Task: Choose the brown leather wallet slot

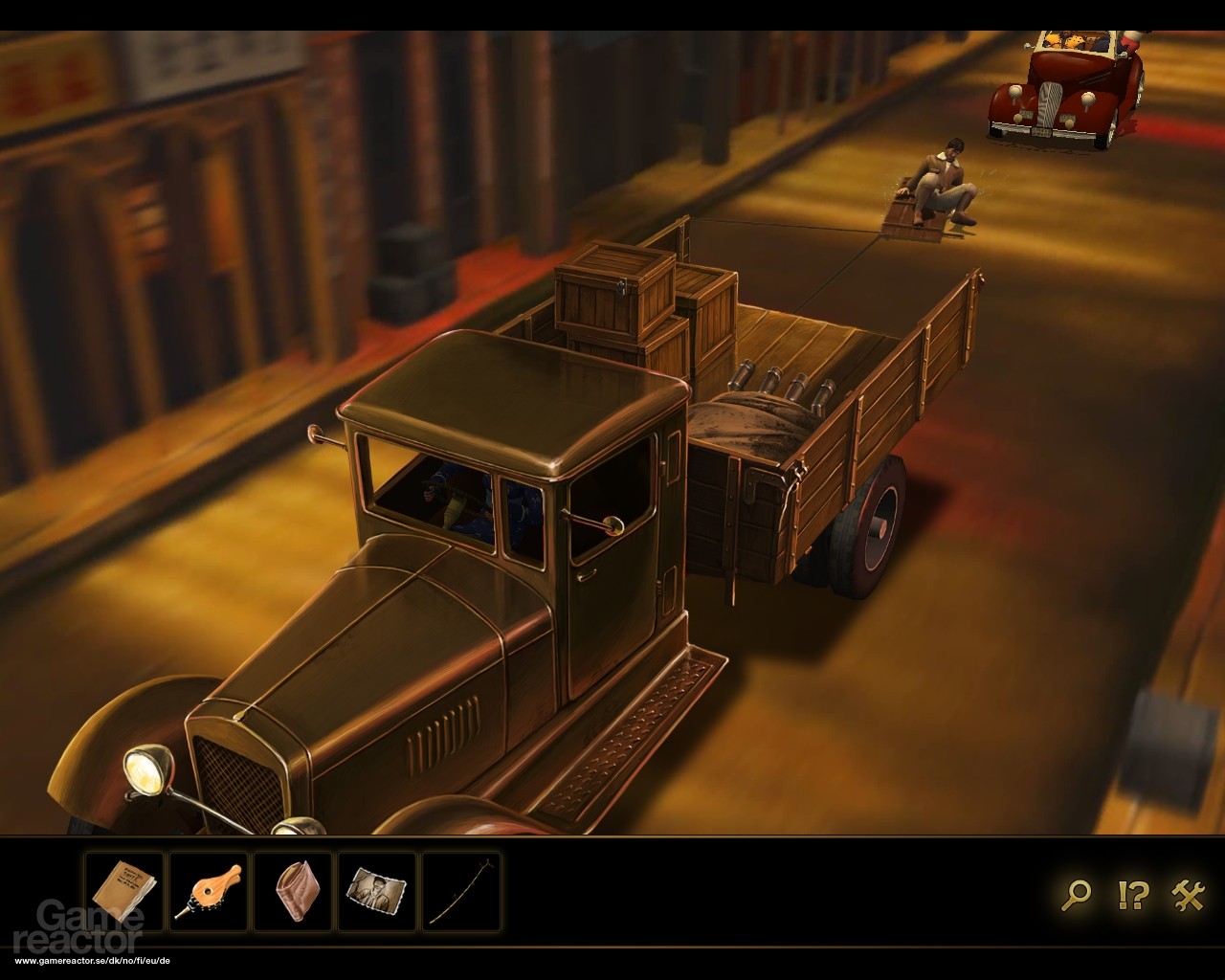Action: pos(292,892)
